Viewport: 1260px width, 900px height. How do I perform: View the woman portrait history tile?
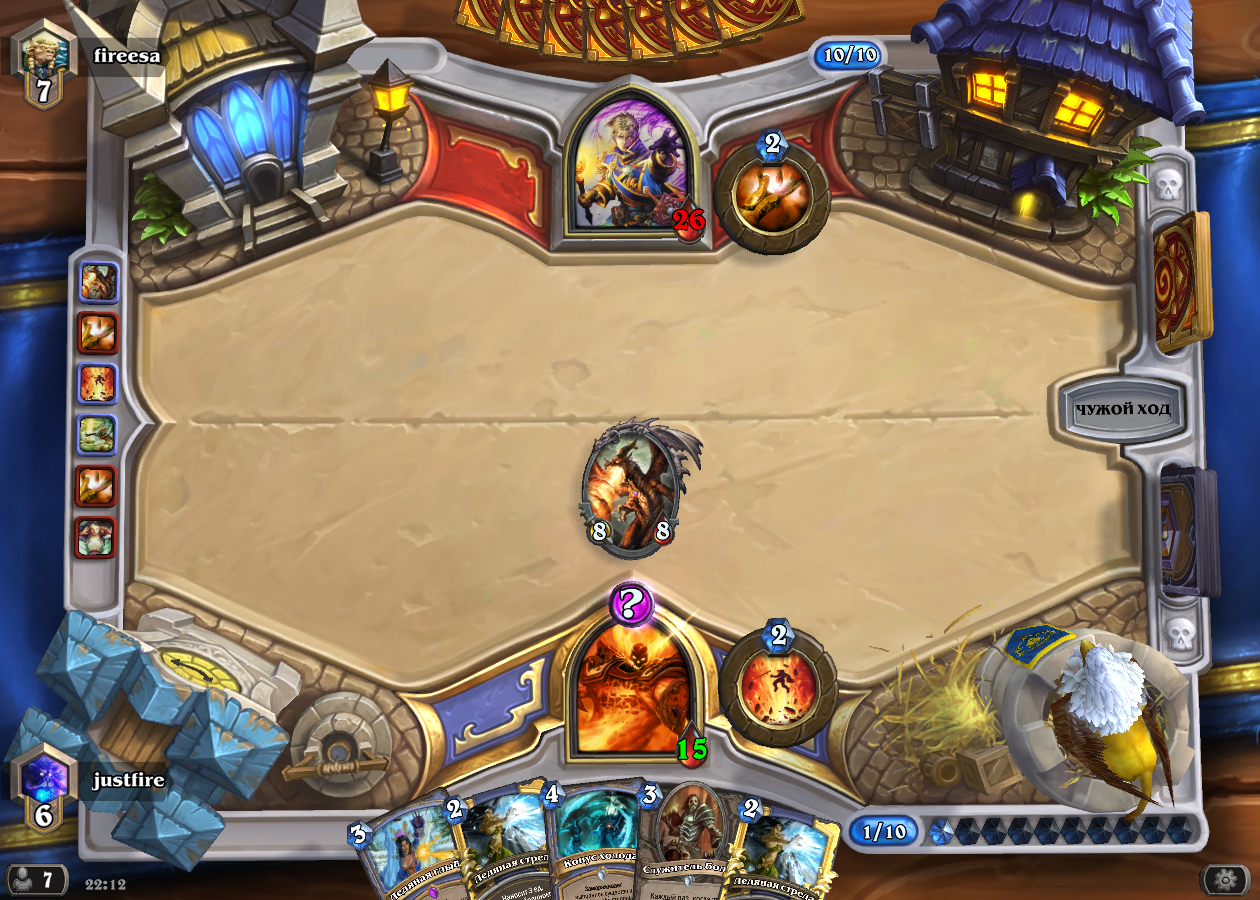tap(96, 538)
